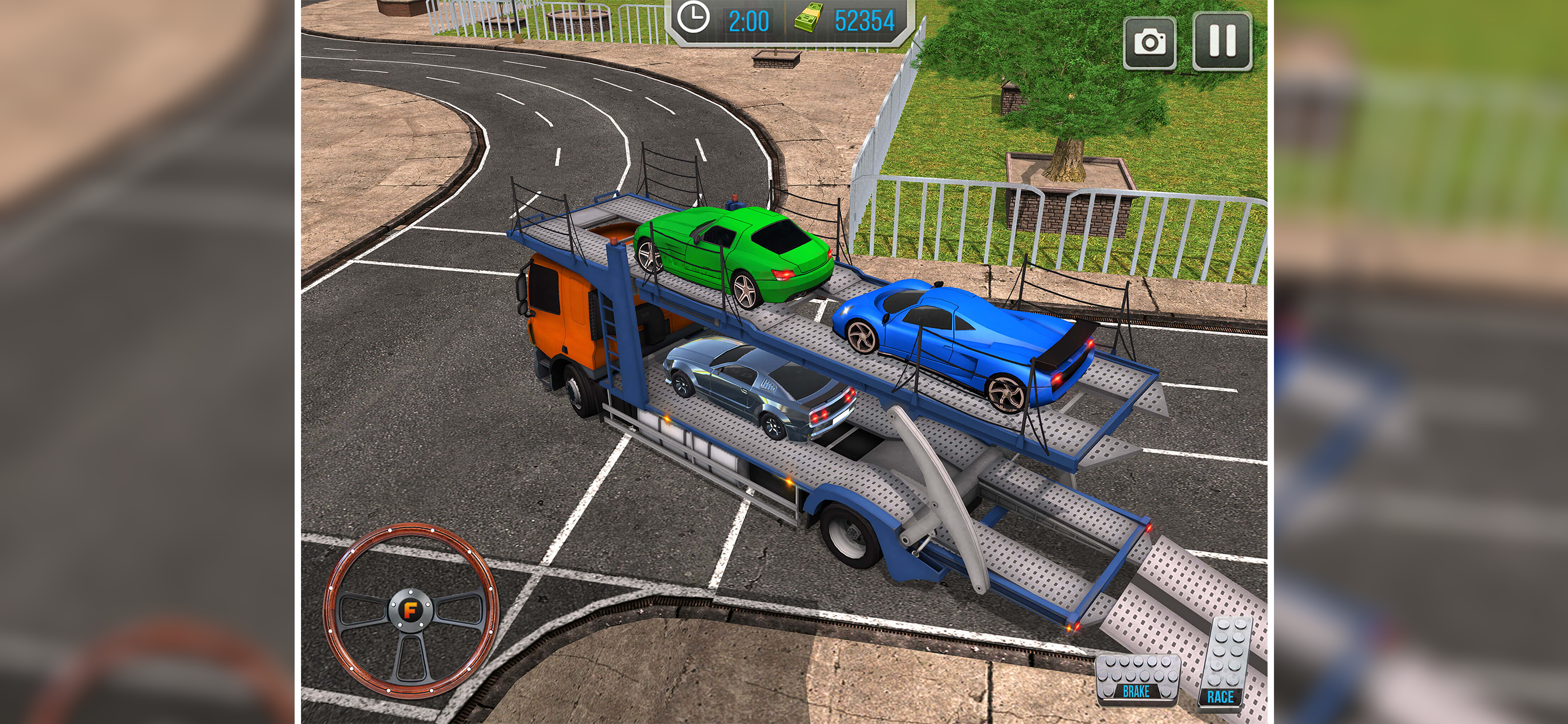Pause the game
Viewport: 1568px width, 724px height.
click(1221, 41)
